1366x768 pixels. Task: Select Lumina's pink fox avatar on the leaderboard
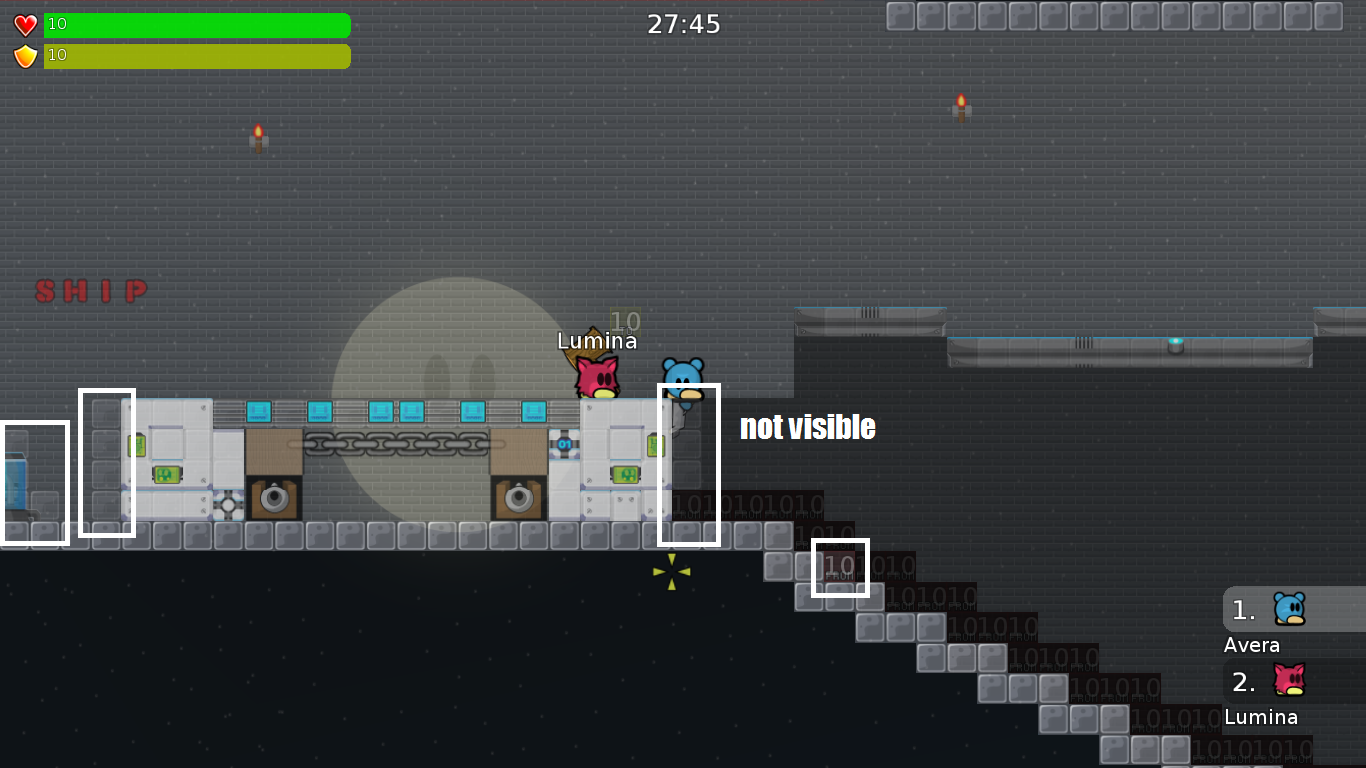click(x=1290, y=681)
